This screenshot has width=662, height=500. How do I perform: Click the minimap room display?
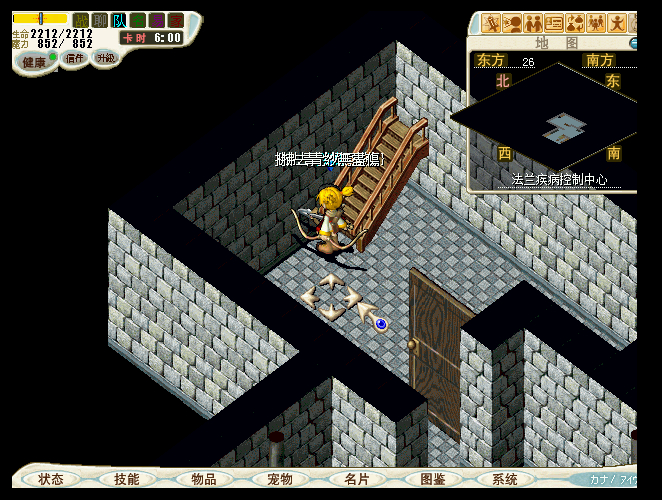click(x=566, y=126)
